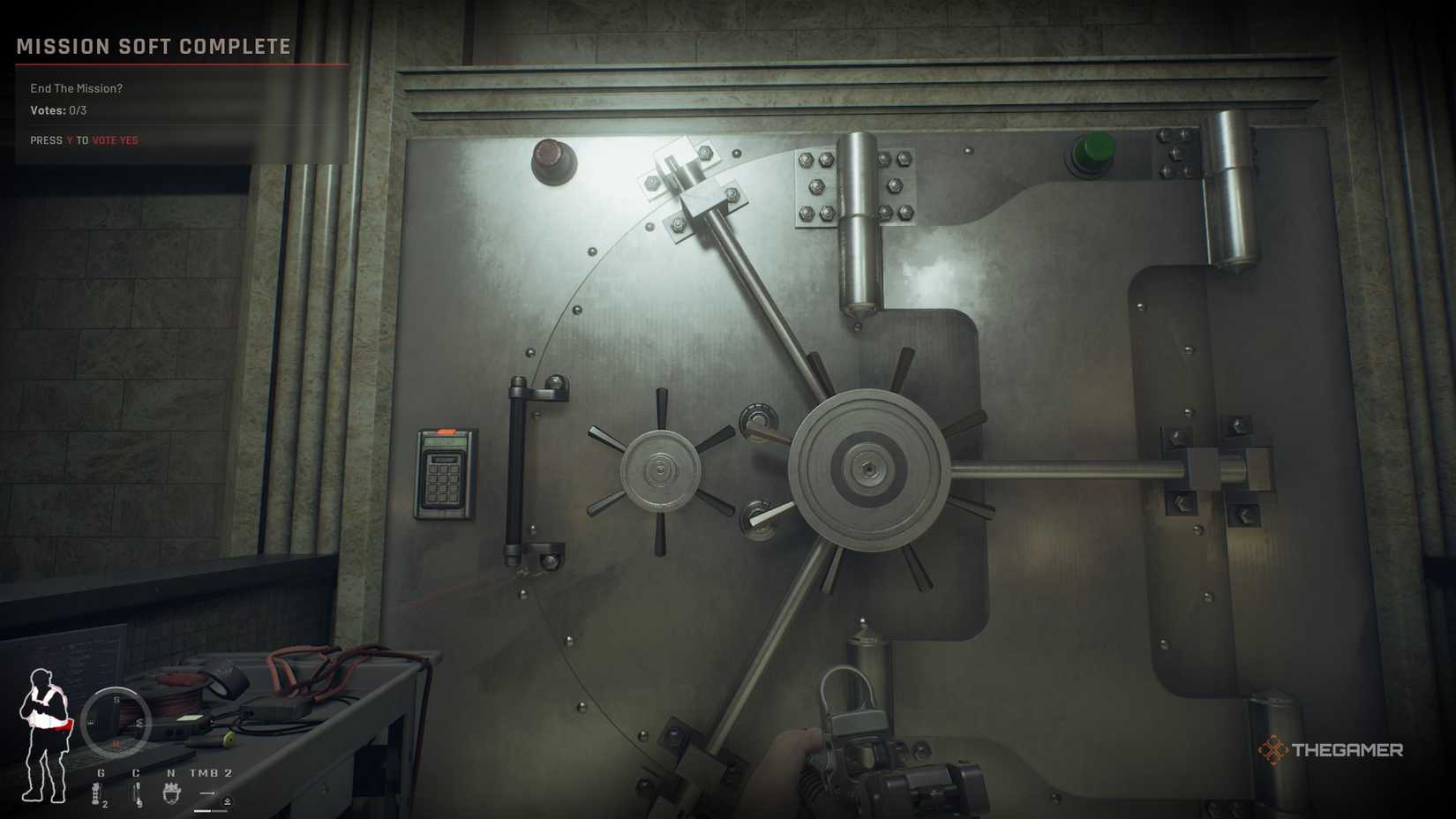Click the deploy indicator icon beside the ammo bar
This screenshot has height=819, width=1456.
click(x=228, y=802)
